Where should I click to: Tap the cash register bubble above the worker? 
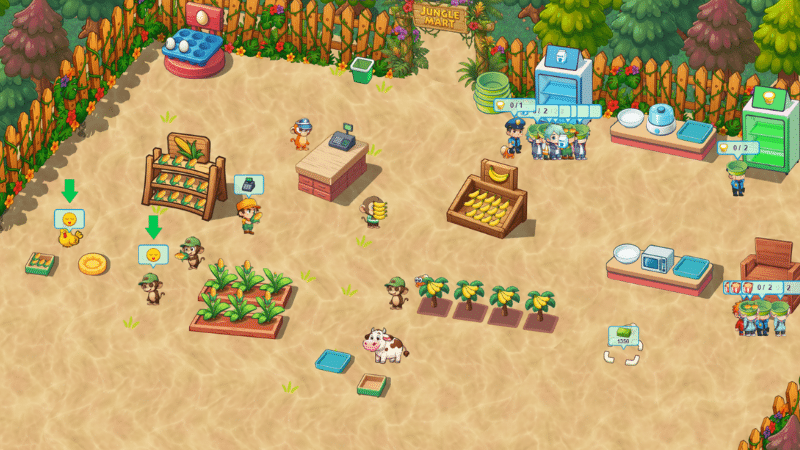248,184
